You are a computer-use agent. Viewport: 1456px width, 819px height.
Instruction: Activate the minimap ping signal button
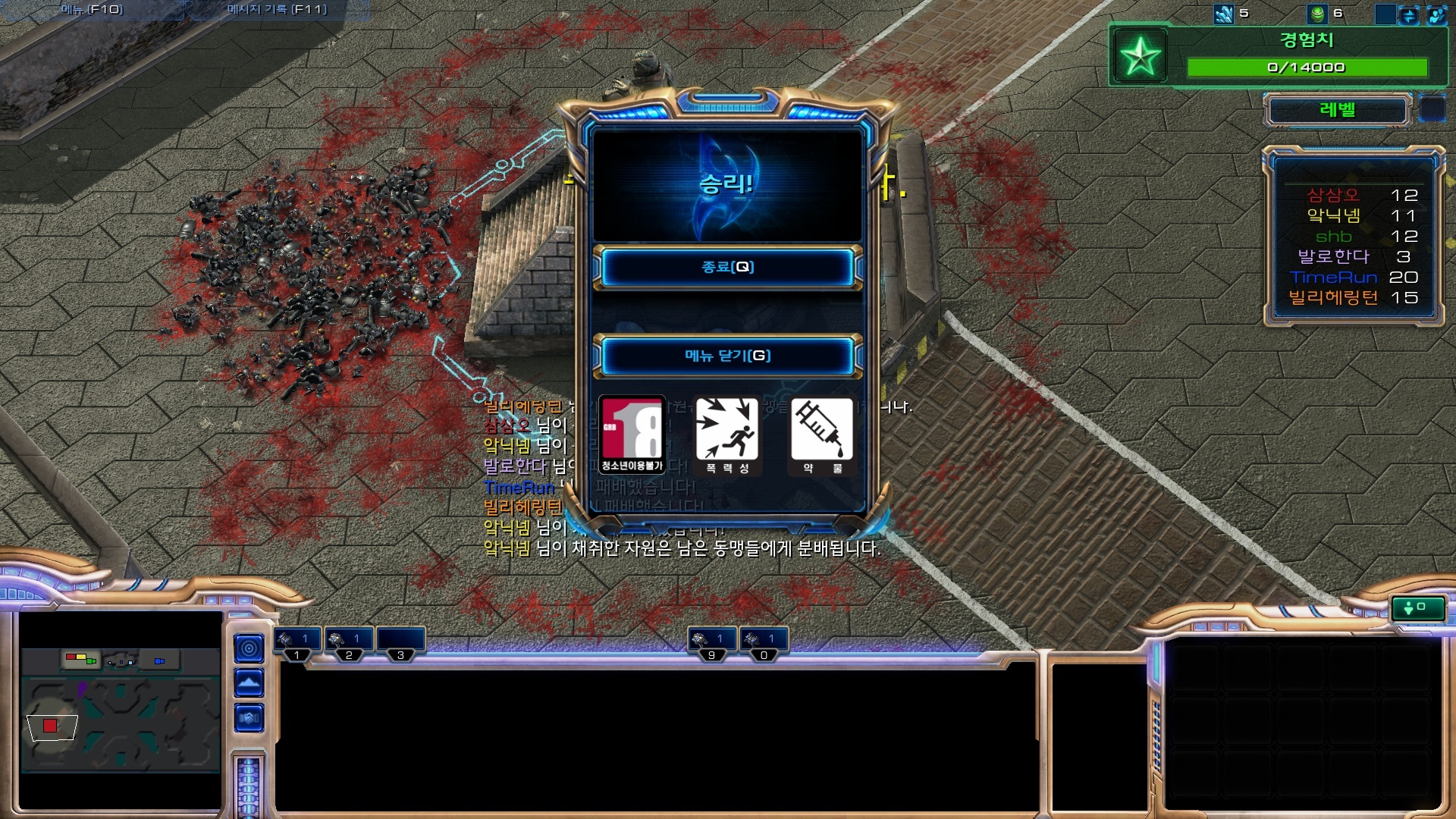(x=249, y=648)
